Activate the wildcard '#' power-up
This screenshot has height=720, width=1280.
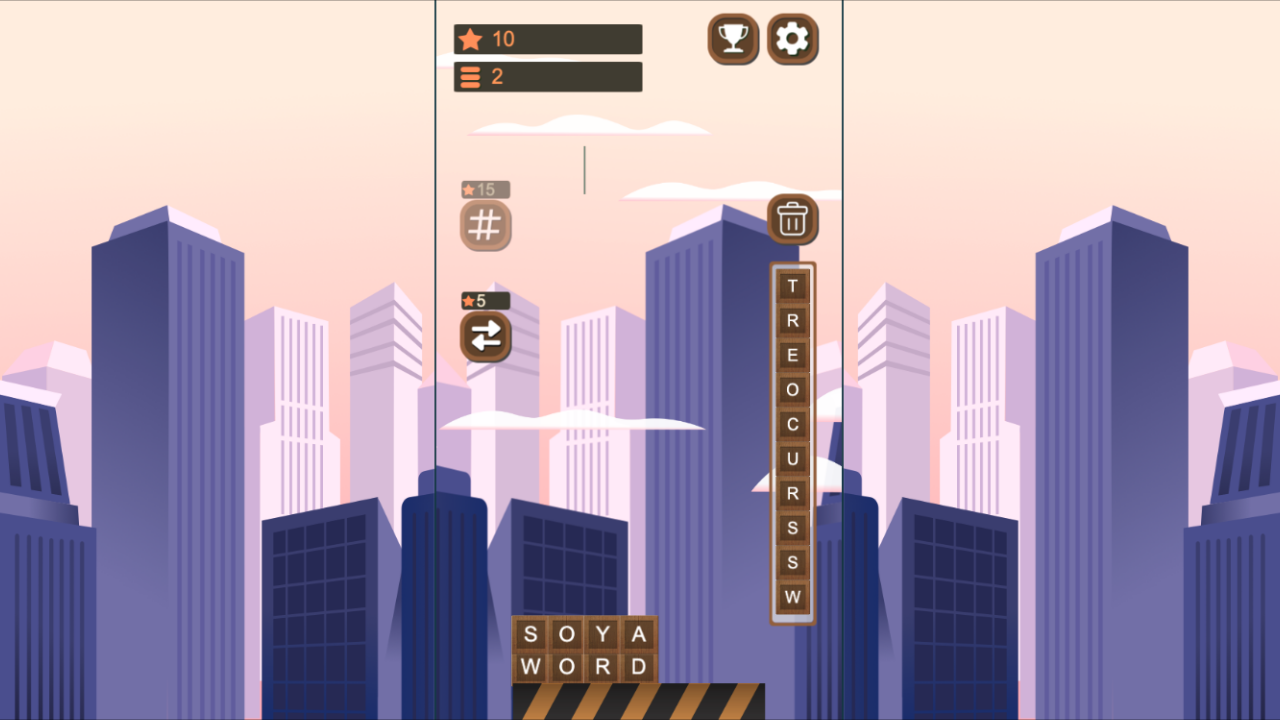click(485, 225)
